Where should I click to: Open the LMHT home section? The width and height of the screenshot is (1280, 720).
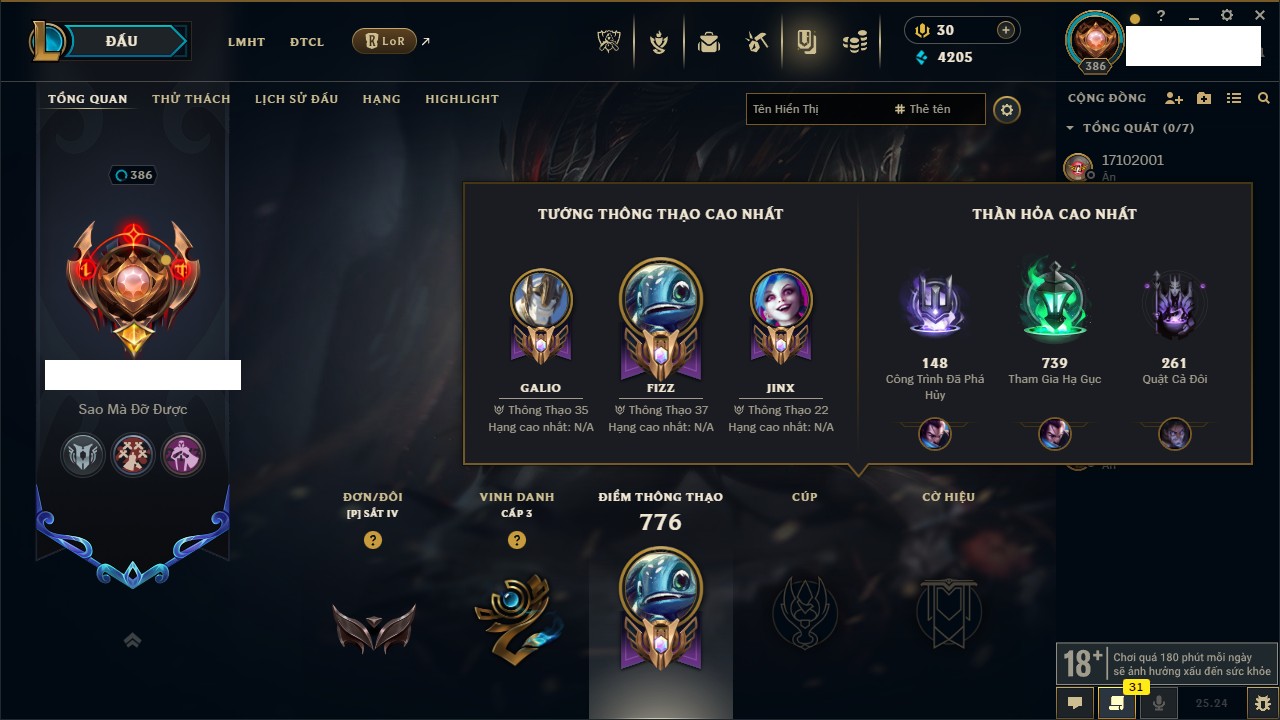(246, 42)
